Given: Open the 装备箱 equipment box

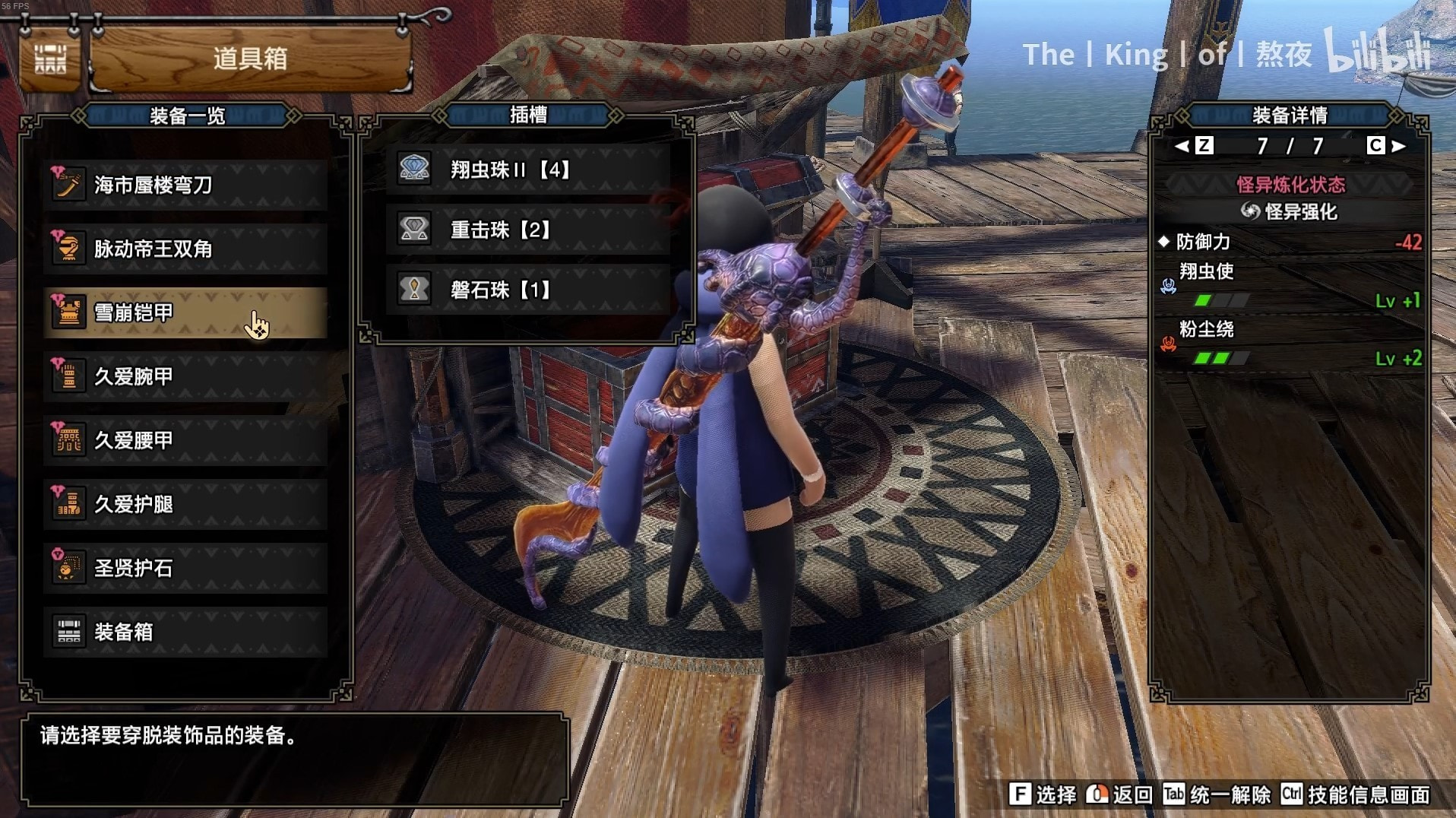Looking at the screenshot, I should [185, 632].
